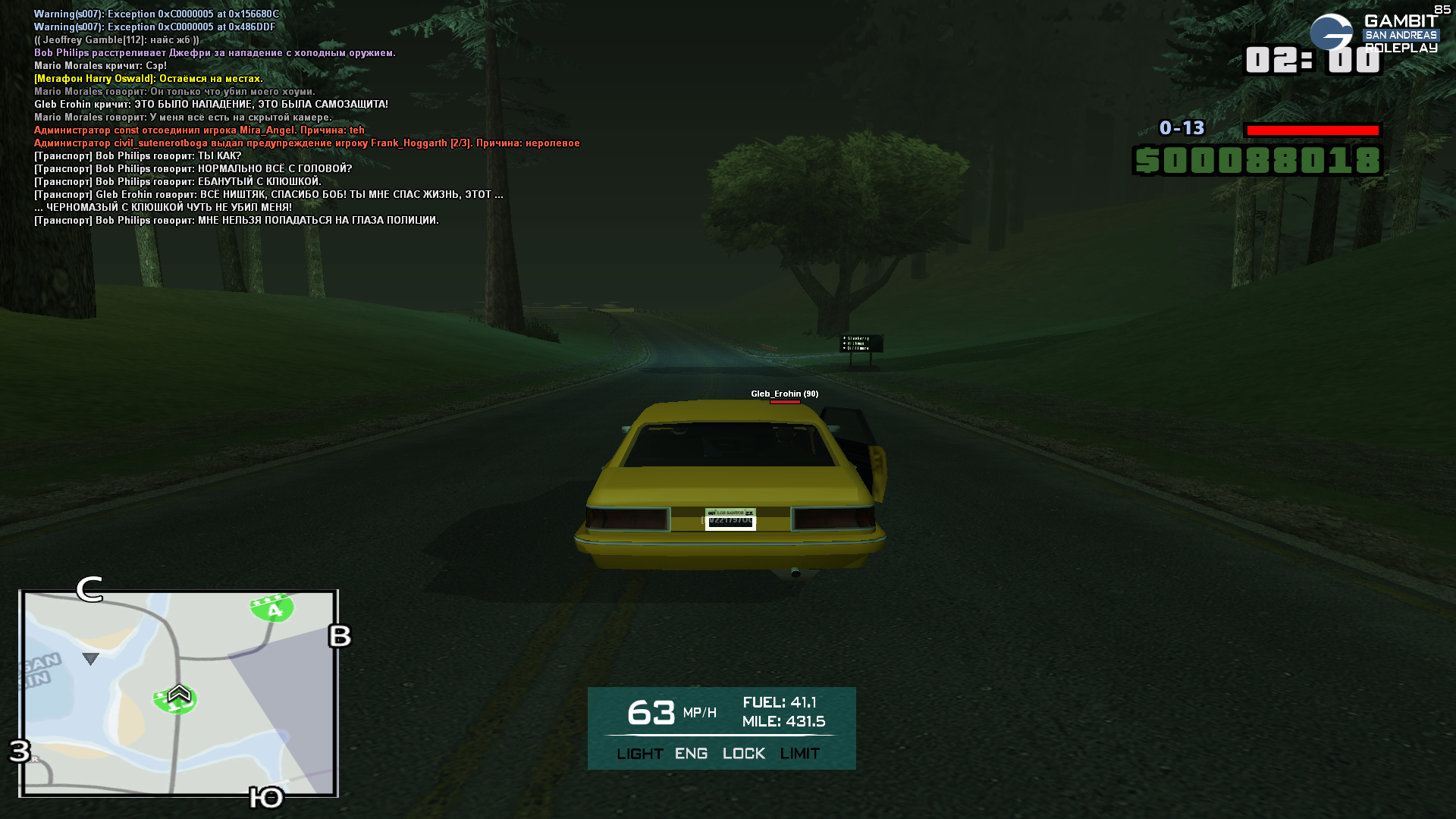Screen dimensions: 1456x819
Task: Click the Gambit San Andreas Roleplay logo
Action: pyautogui.click(x=1373, y=34)
